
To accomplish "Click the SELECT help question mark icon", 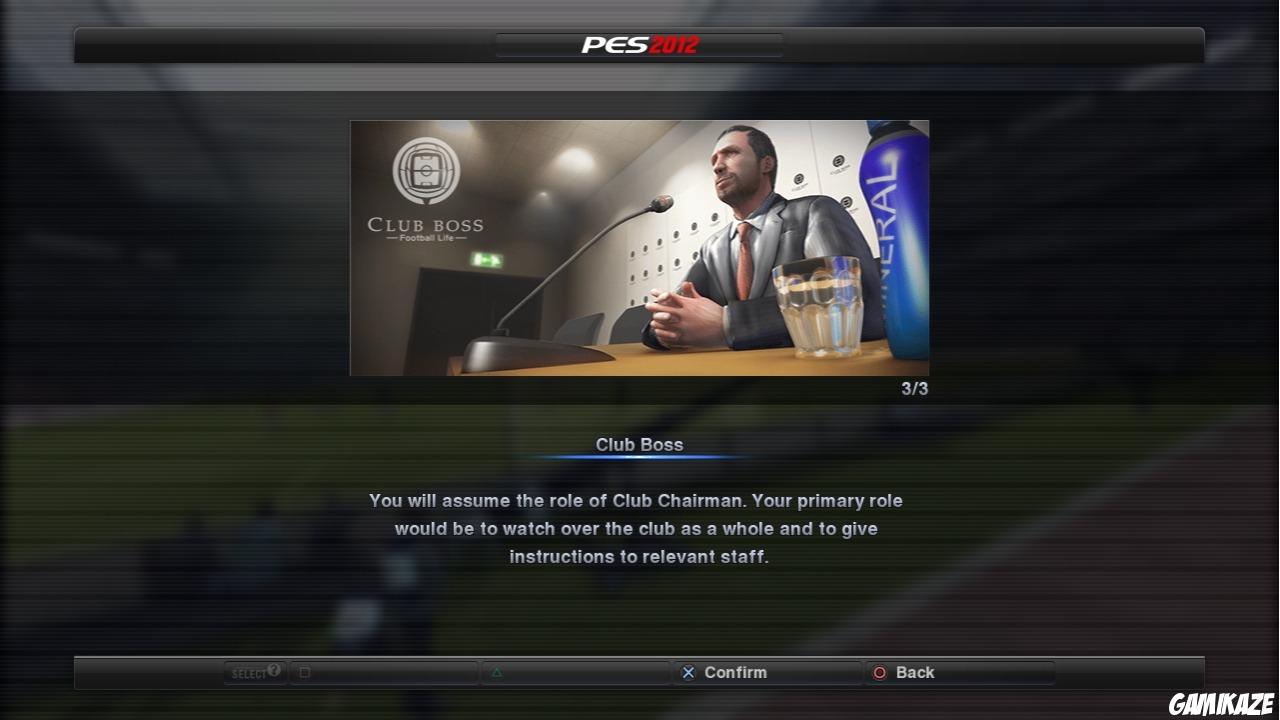I will pyautogui.click(x=273, y=670).
